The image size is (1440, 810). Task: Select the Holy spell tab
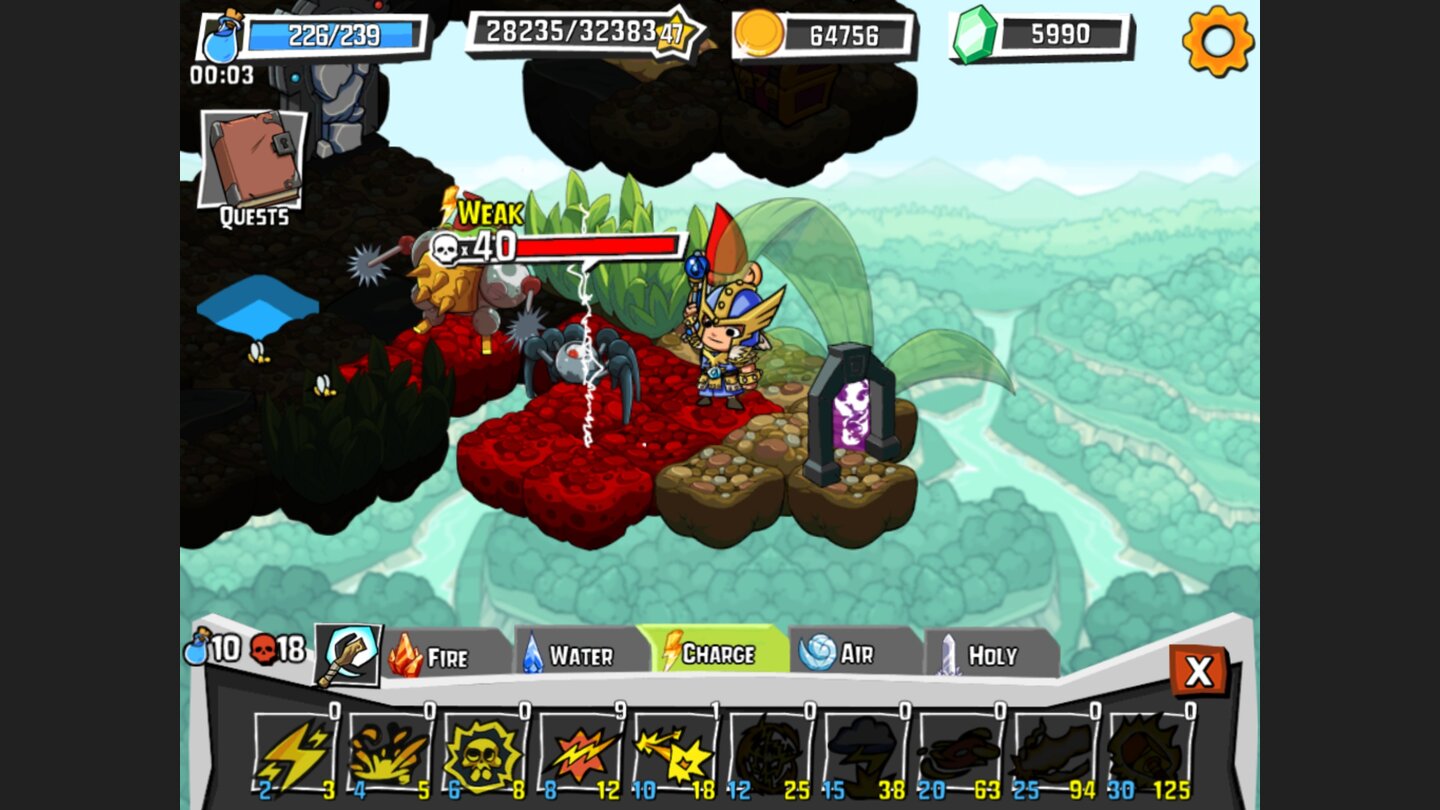coord(990,656)
